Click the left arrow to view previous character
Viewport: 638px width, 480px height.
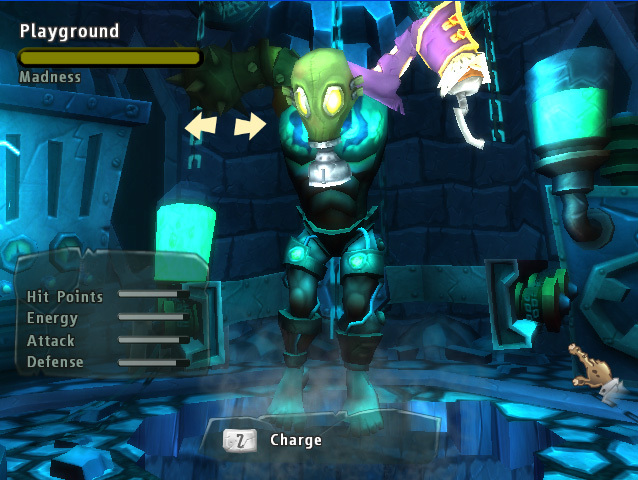[x=200, y=126]
